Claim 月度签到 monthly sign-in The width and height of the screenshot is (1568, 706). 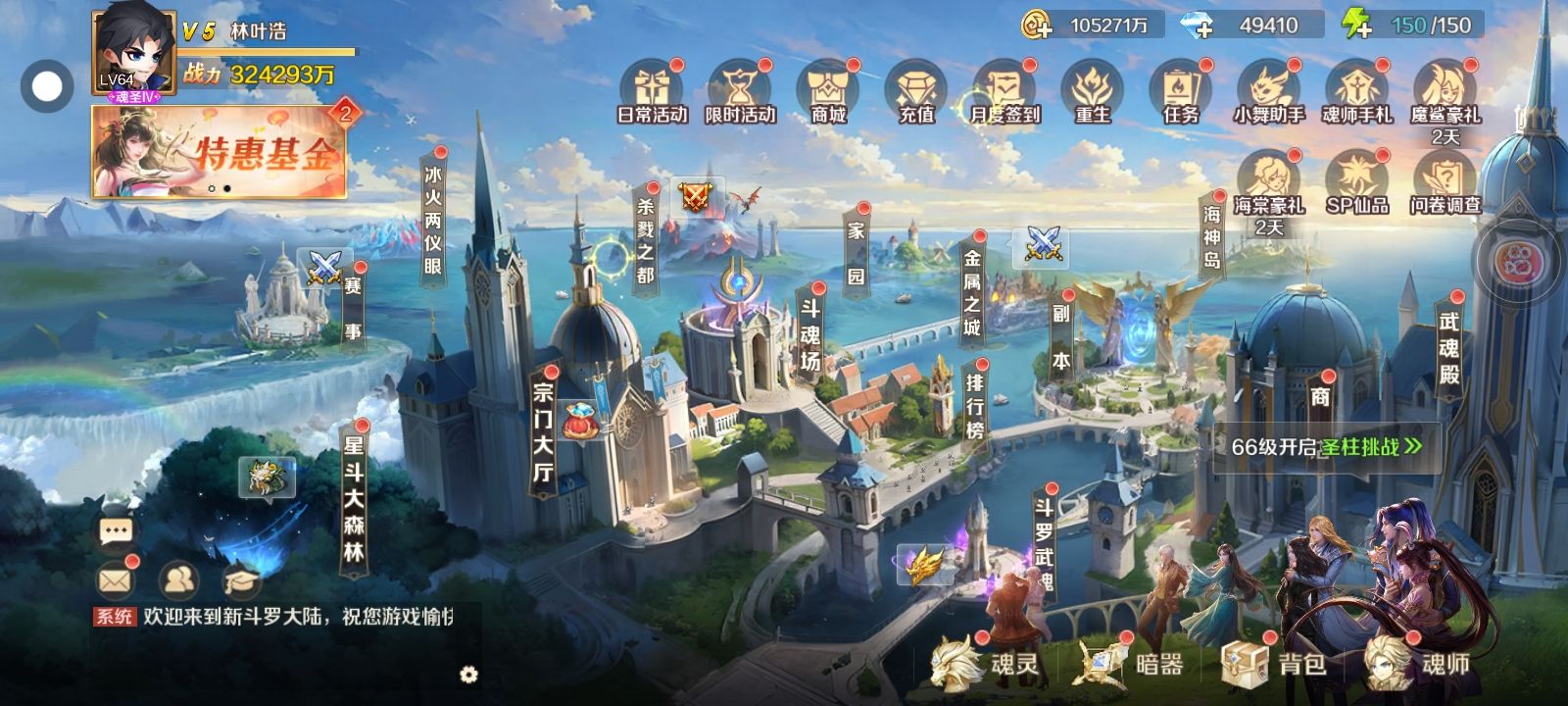click(x=1004, y=92)
